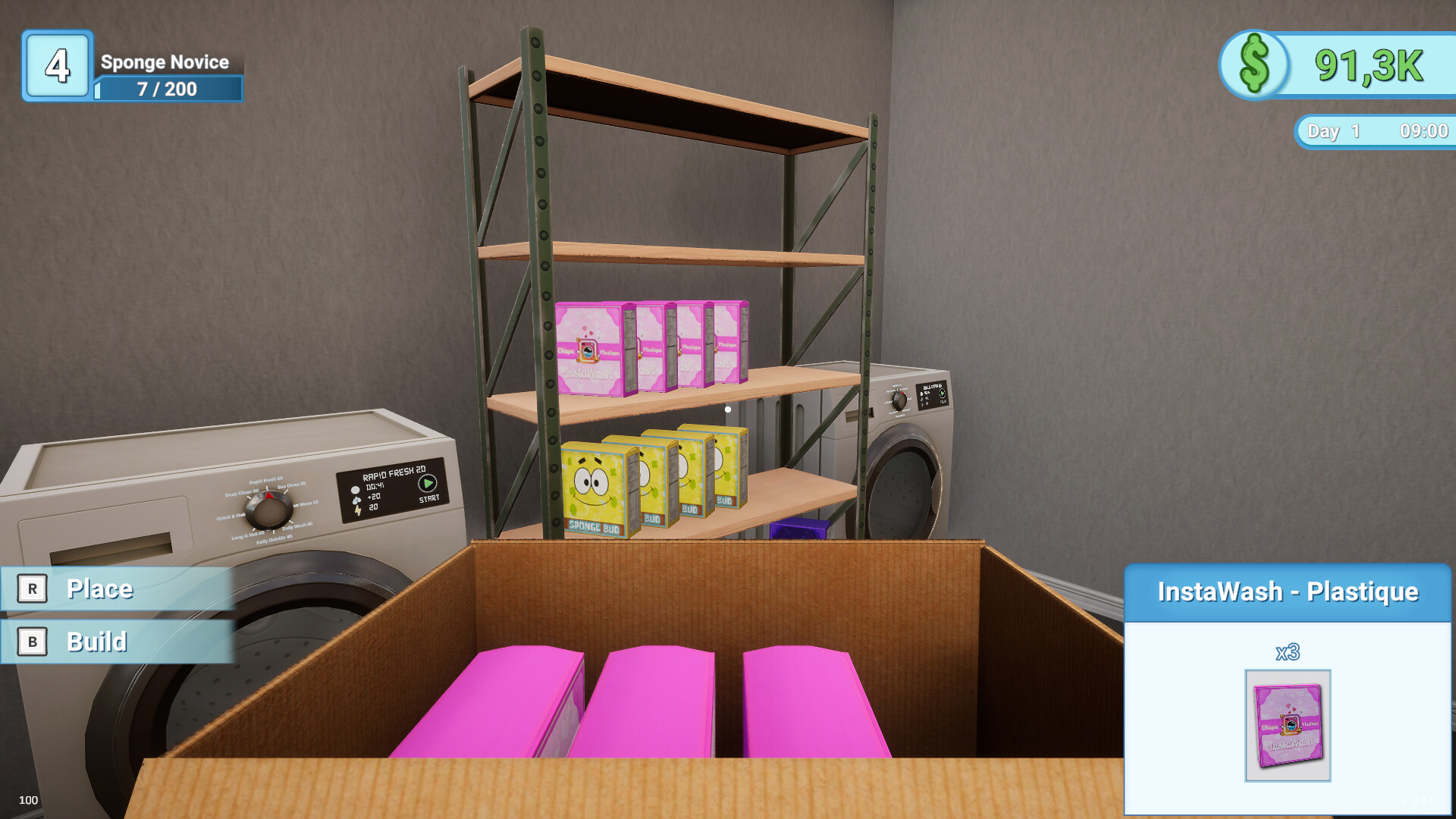This screenshot has width=1456, height=819.
Task: Click the lightning bolt energy icon on the display
Action: pos(357,510)
